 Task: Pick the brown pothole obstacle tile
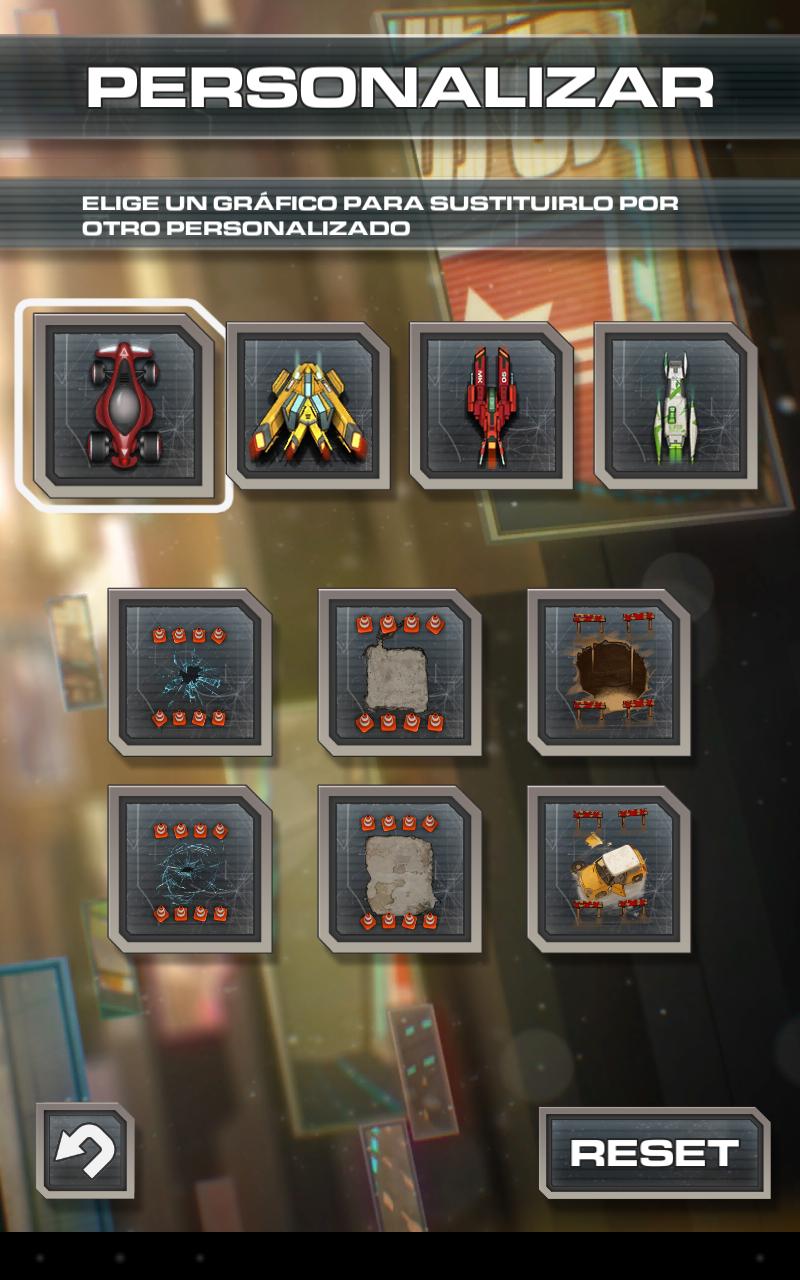(x=609, y=672)
